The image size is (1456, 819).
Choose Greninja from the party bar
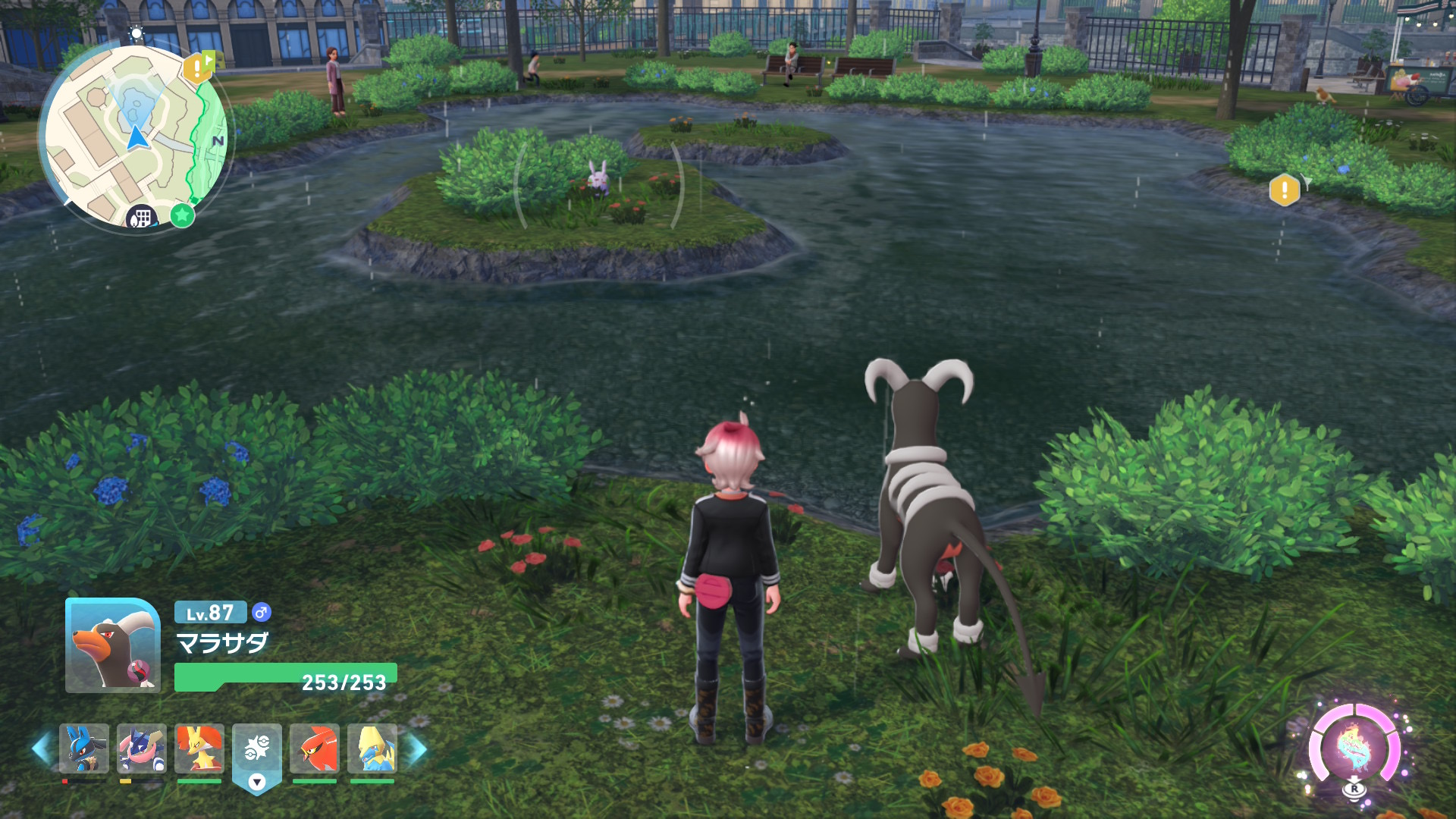[142, 748]
